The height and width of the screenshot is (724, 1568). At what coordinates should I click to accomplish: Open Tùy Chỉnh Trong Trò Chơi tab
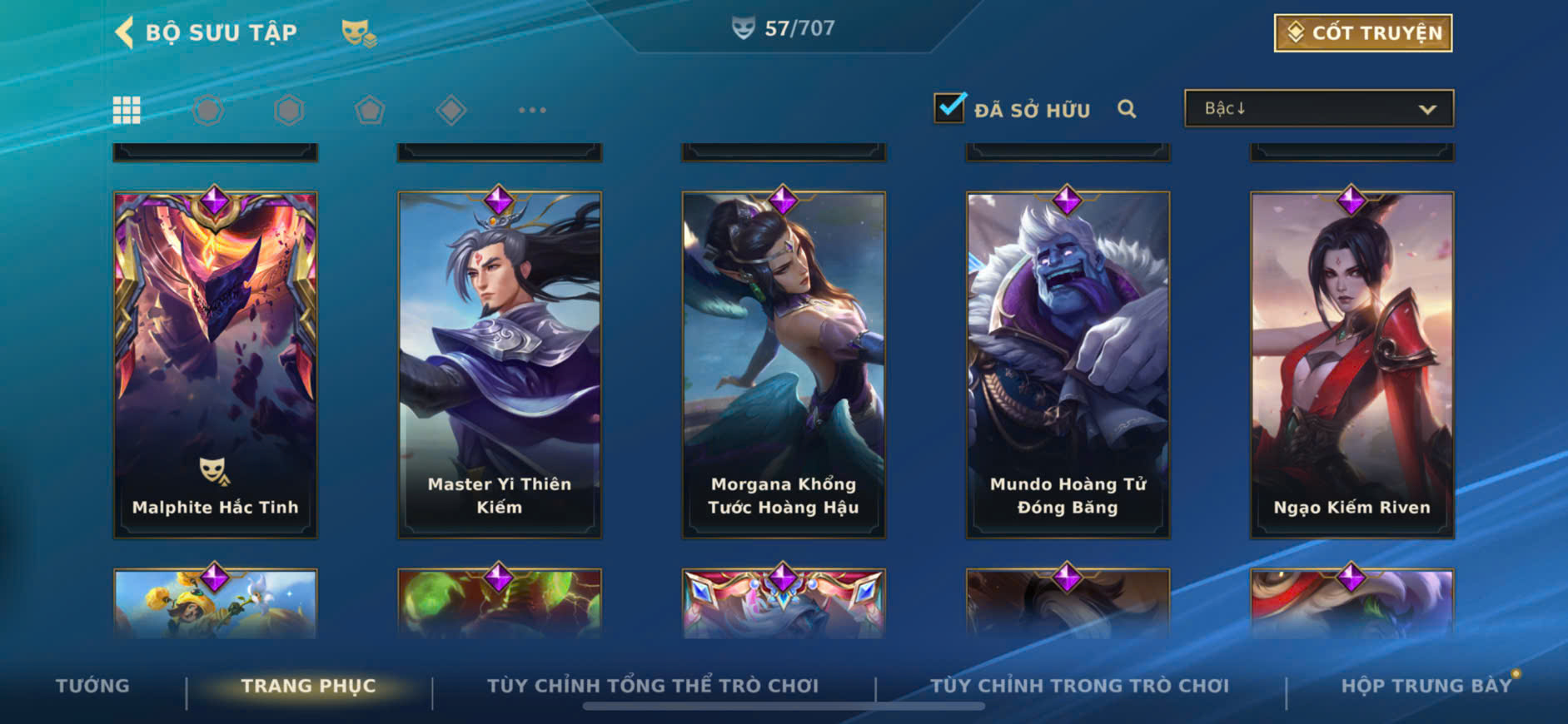(x=1079, y=686)
